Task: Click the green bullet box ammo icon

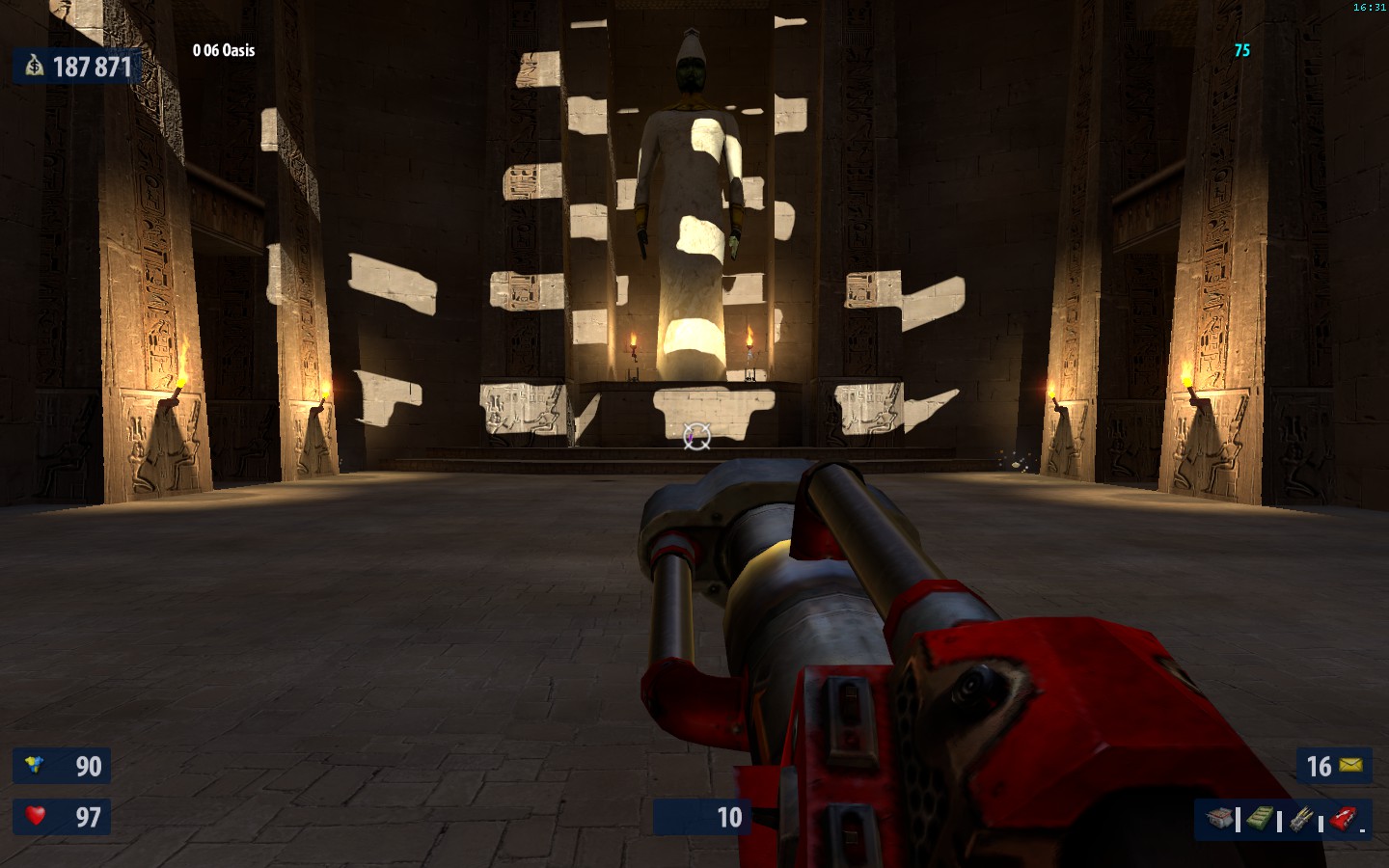Action: 1259,820
